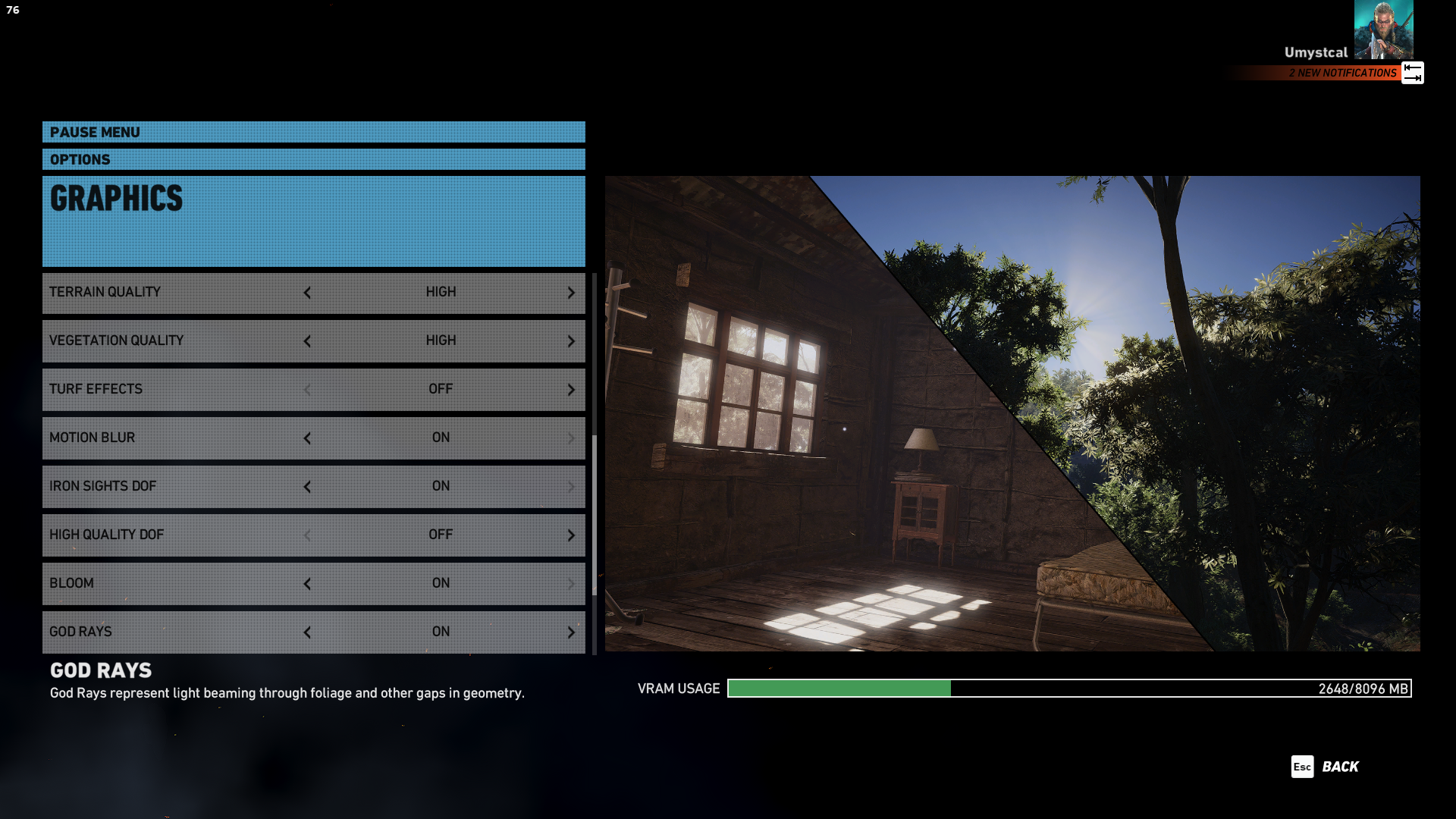This screenshot has width=1456, height=819.
Task: Switch Motion Blur off via left arrow
Action: (307, 438)
